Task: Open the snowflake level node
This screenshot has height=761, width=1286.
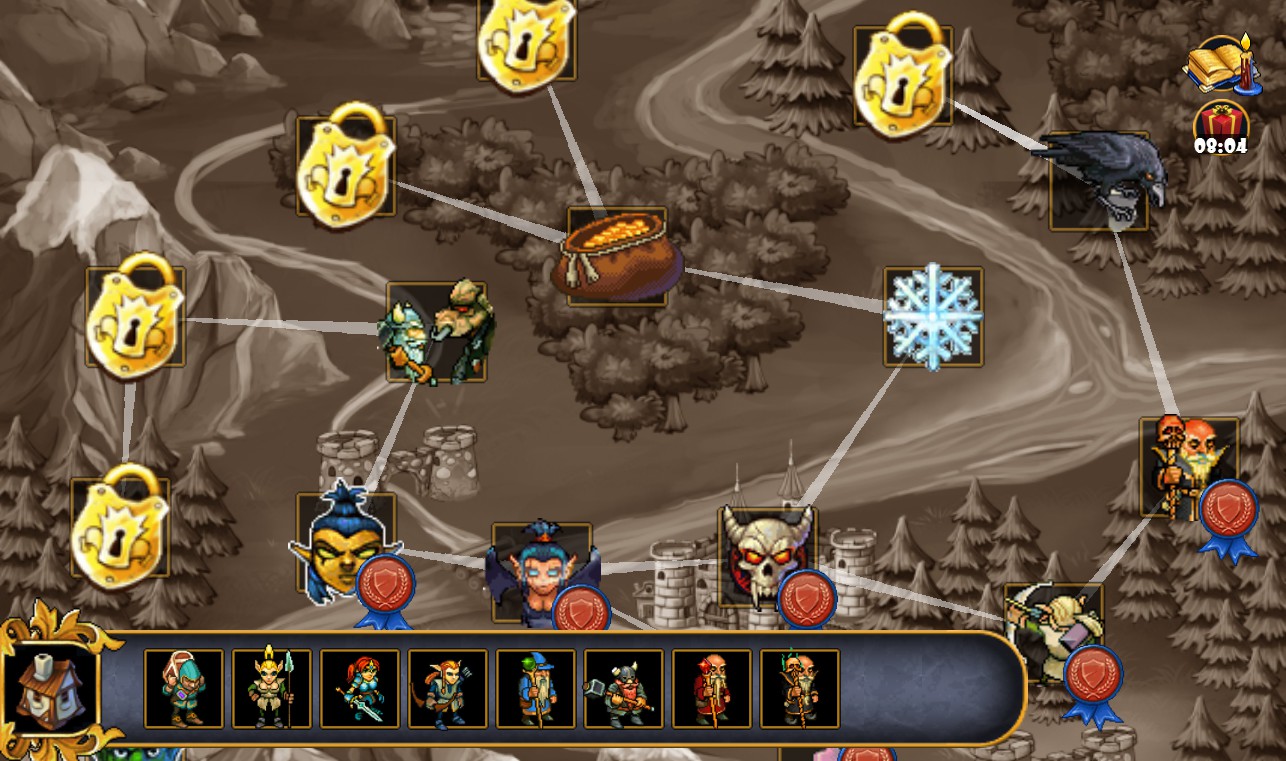Action: [932, 315]
